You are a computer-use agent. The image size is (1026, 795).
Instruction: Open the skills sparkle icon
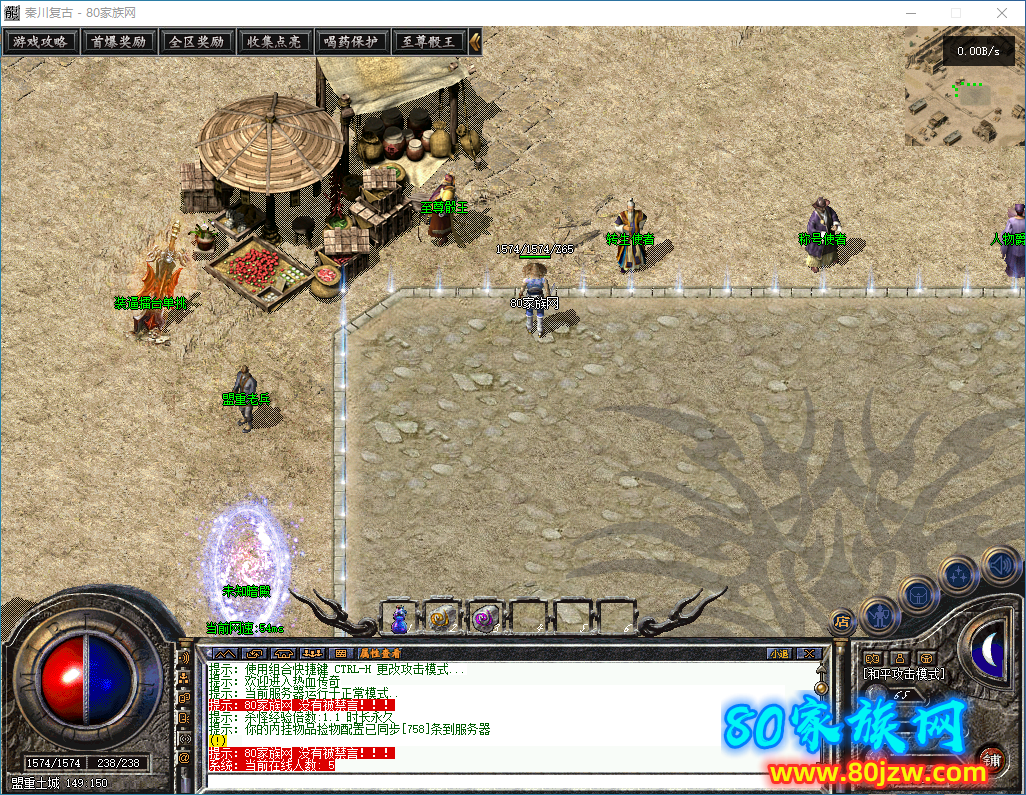pos(958,575)
